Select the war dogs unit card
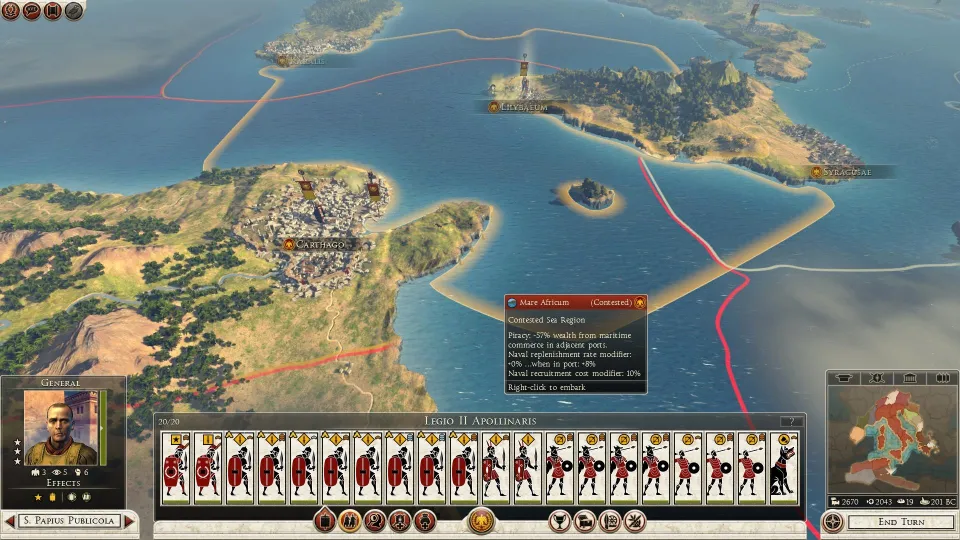The height and width of the screenshot is (540, 960). coord(784,468)
